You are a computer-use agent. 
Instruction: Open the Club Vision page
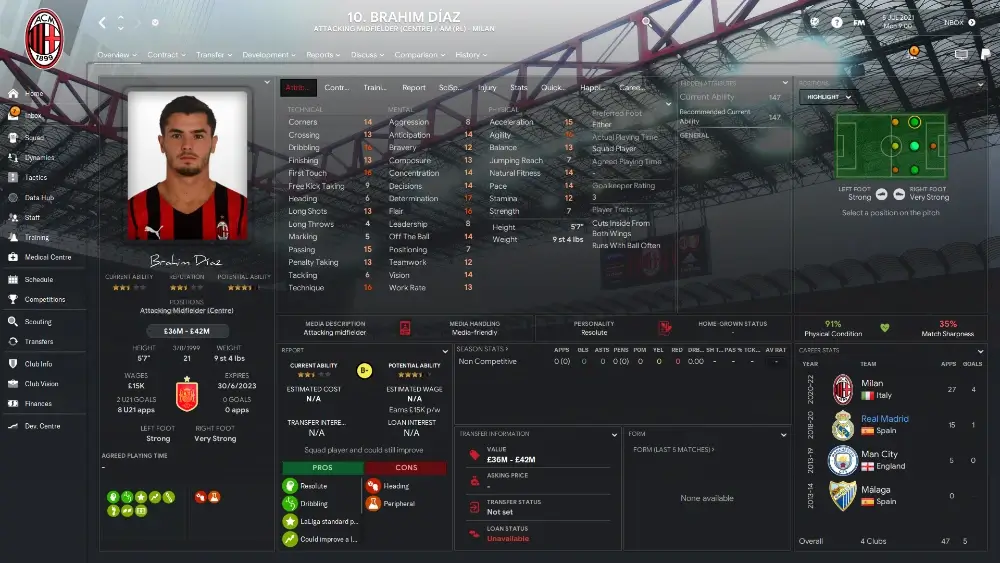(41, 383)
